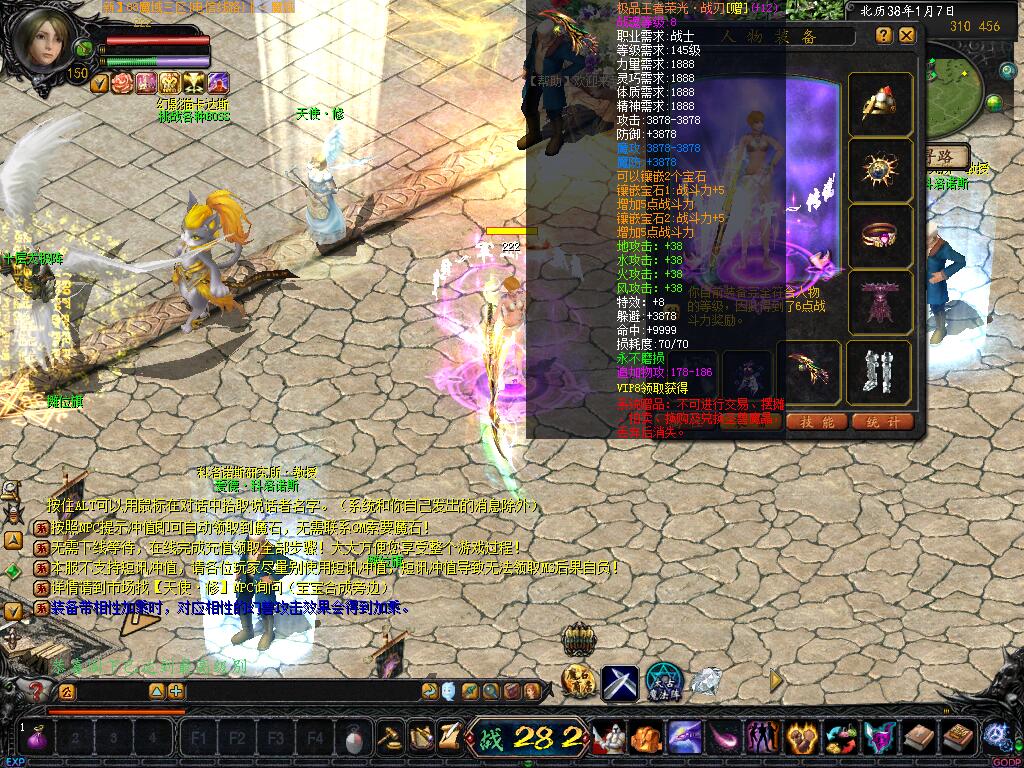
Task: Select the rose buff icon
Action: 123,83
